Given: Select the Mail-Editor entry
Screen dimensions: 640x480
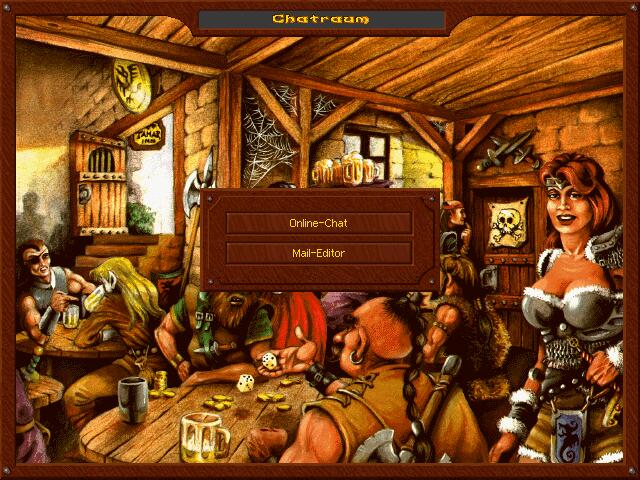Looking at the screenshot, I should (319, 253).
